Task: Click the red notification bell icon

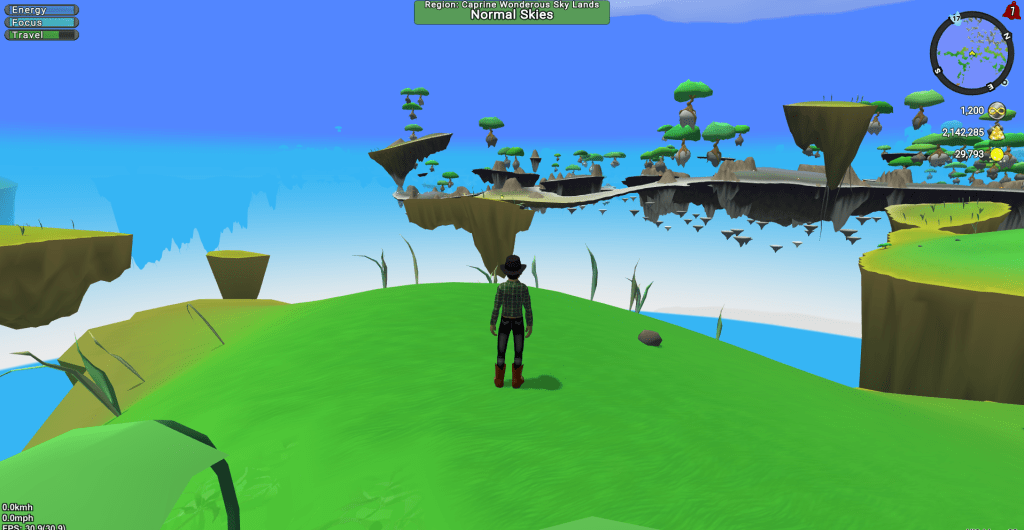Action: (1011, 11)
